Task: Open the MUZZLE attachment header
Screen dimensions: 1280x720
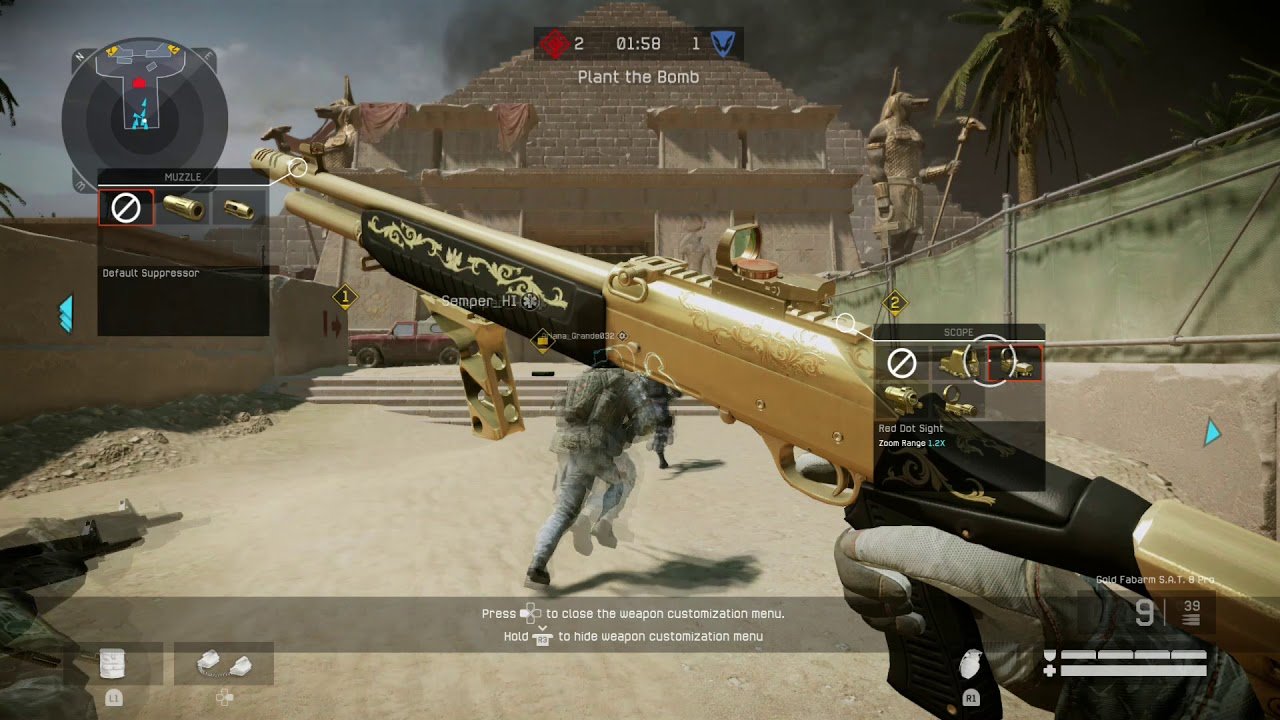Action: 183,177
